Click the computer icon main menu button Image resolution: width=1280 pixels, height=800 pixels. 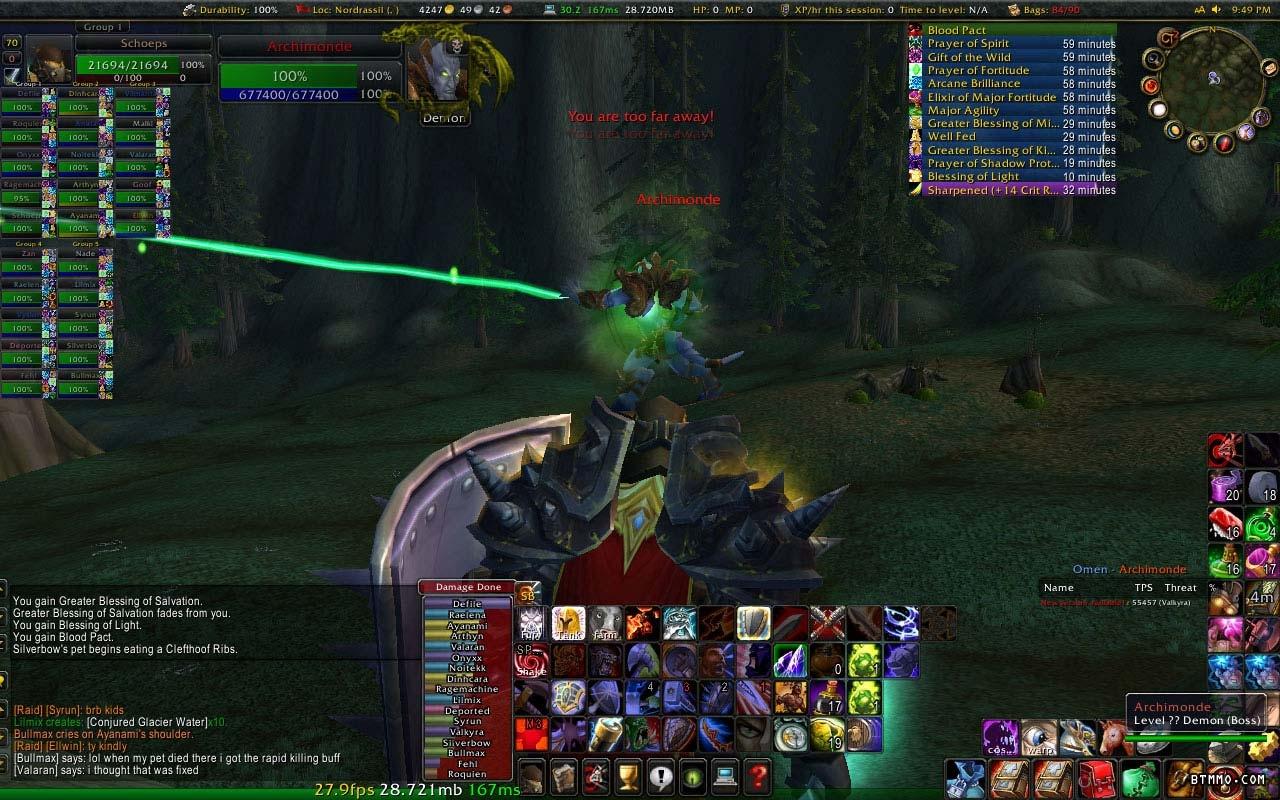(724, 775)
